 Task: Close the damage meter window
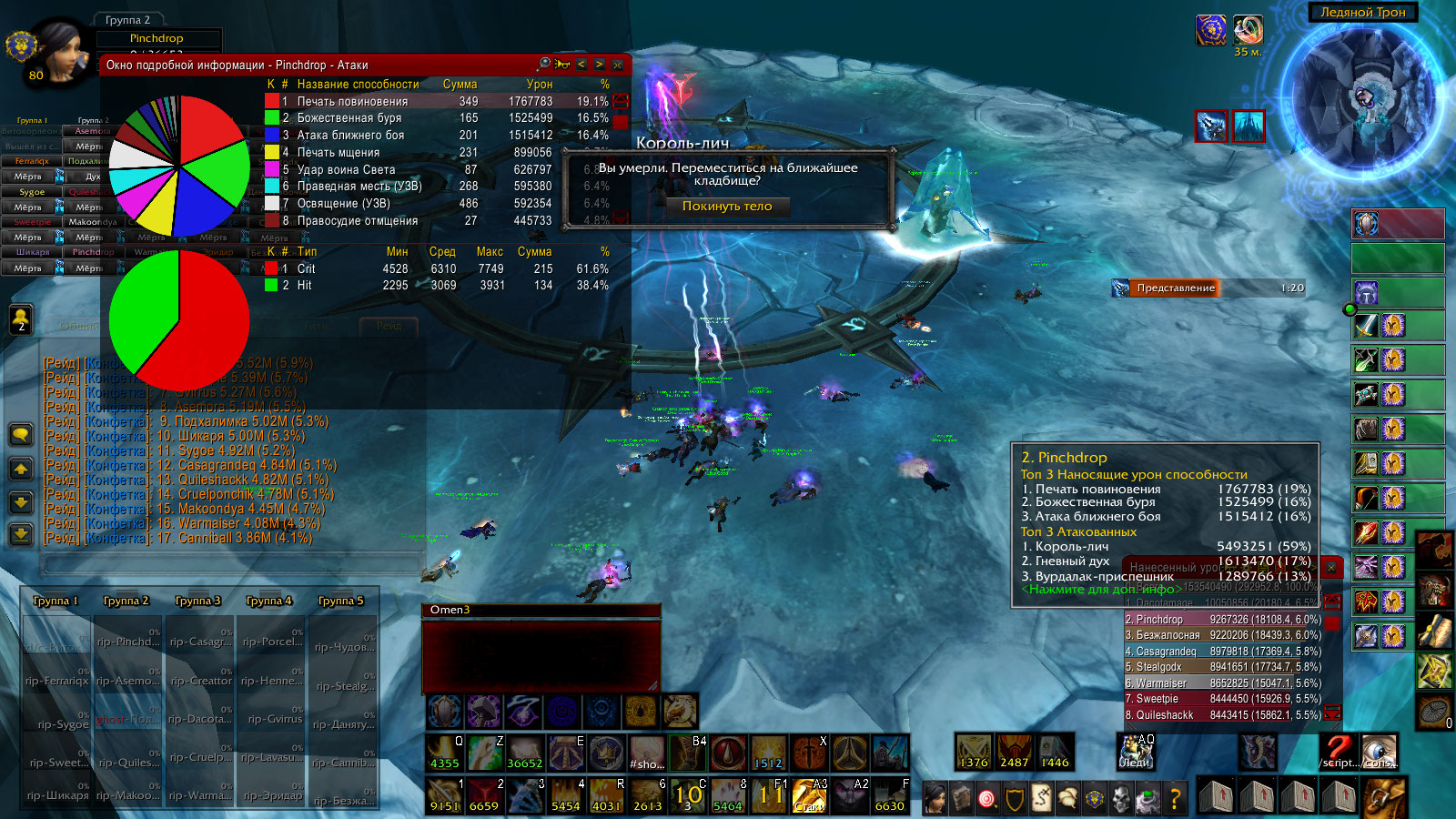pyautogui.click(x=1331, y=567)
